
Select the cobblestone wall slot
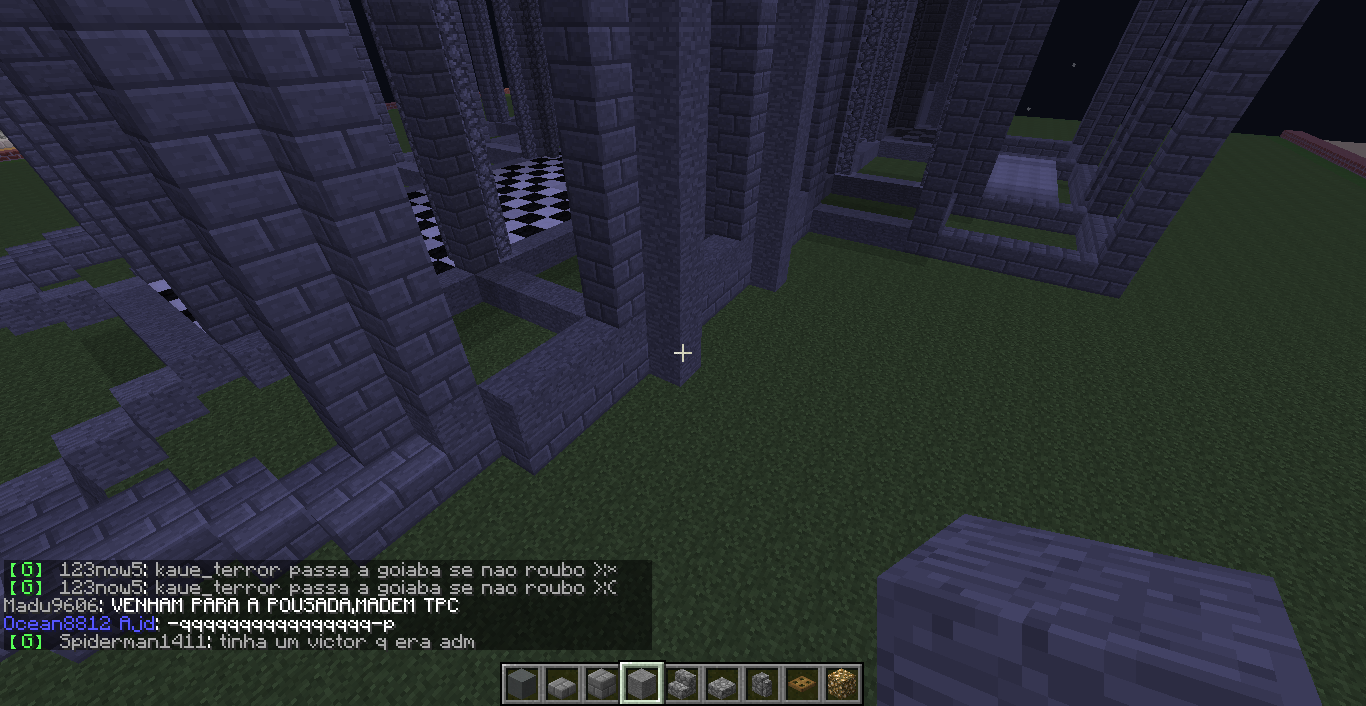762,684
